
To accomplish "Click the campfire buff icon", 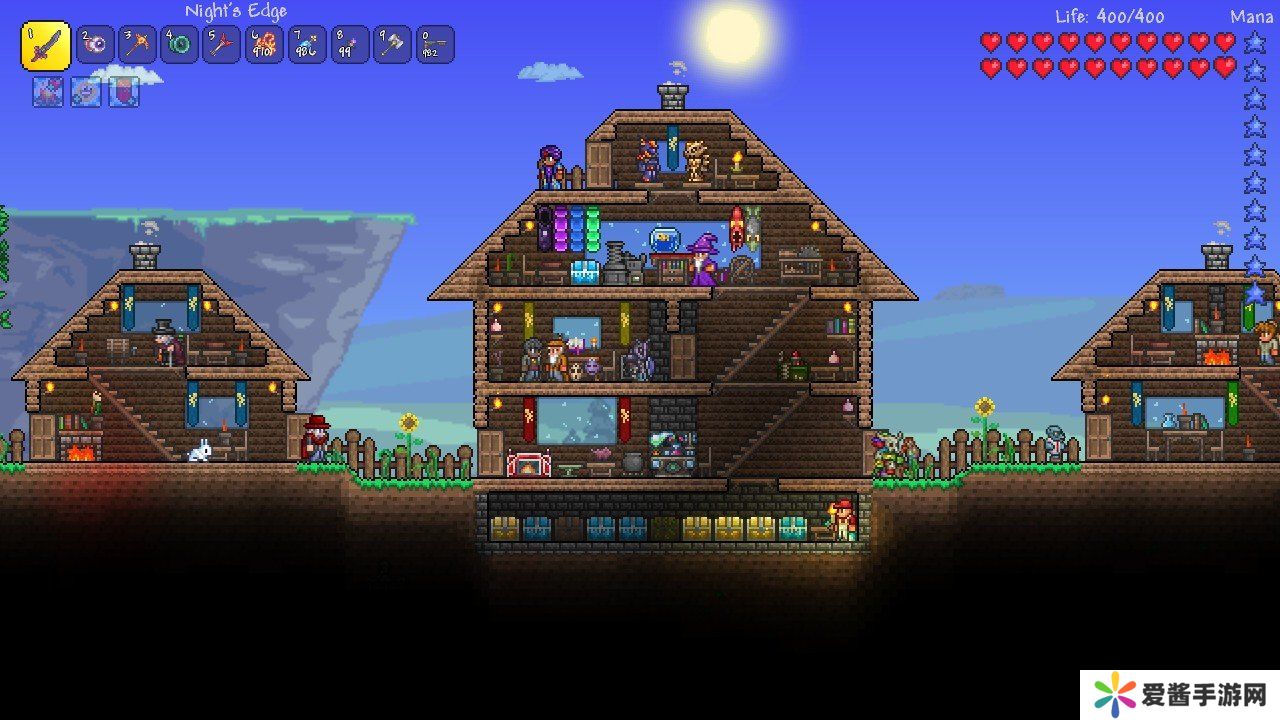I will [47, 92].
